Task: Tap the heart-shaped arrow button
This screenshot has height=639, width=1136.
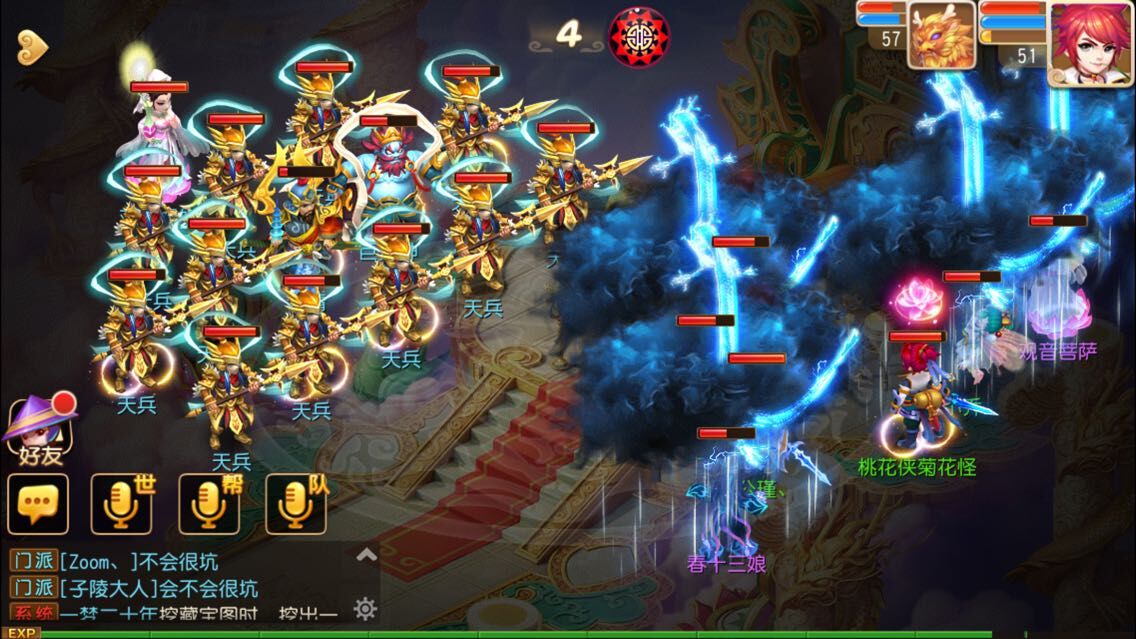Action: coord(33,42)
